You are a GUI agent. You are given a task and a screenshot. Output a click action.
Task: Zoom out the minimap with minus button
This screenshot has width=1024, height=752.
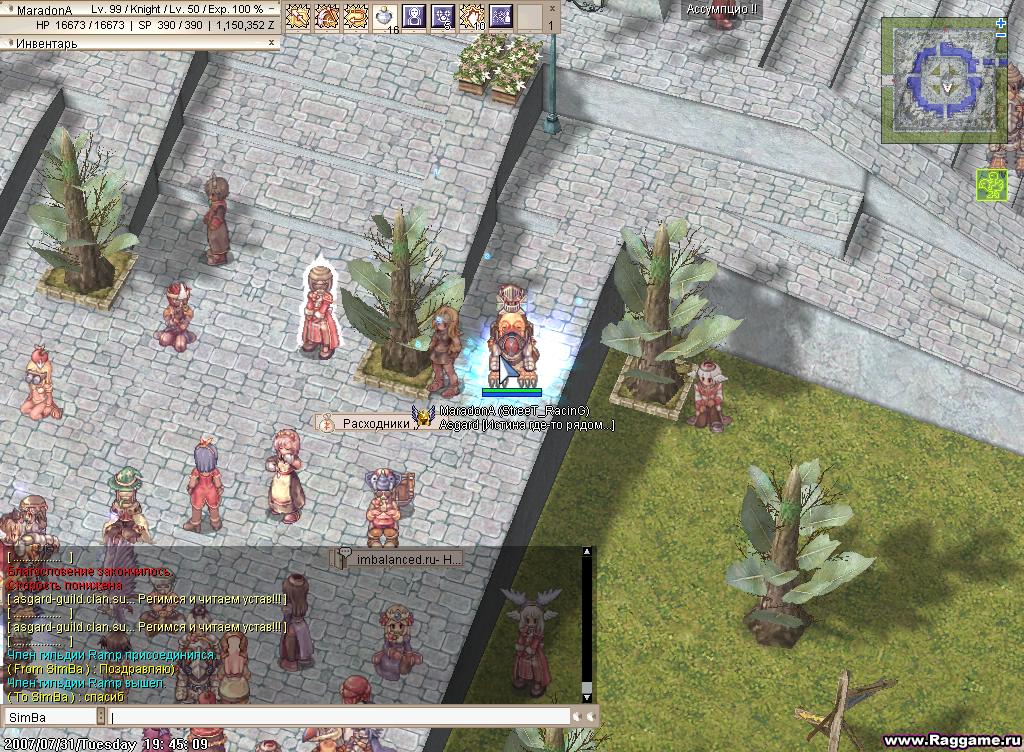click(1001, 35)
